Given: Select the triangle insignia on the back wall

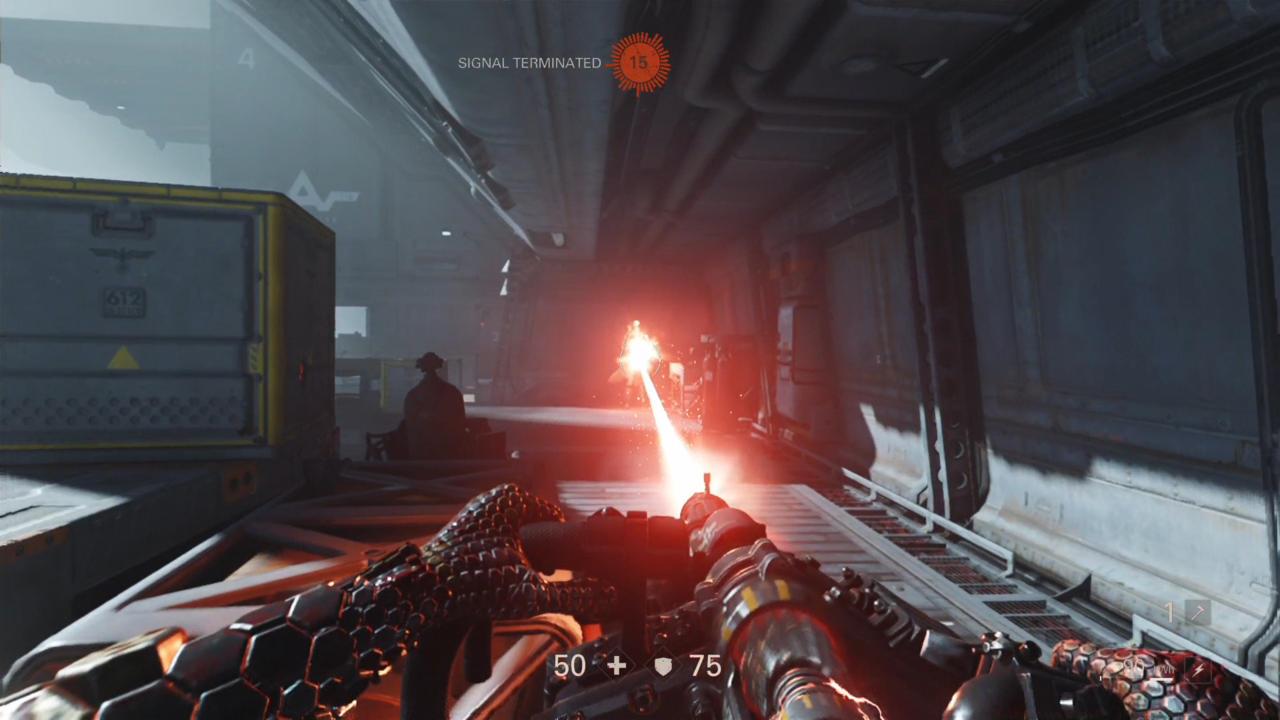Looking at the screenshot, I should pyautogui.click(x=300, y=188).
